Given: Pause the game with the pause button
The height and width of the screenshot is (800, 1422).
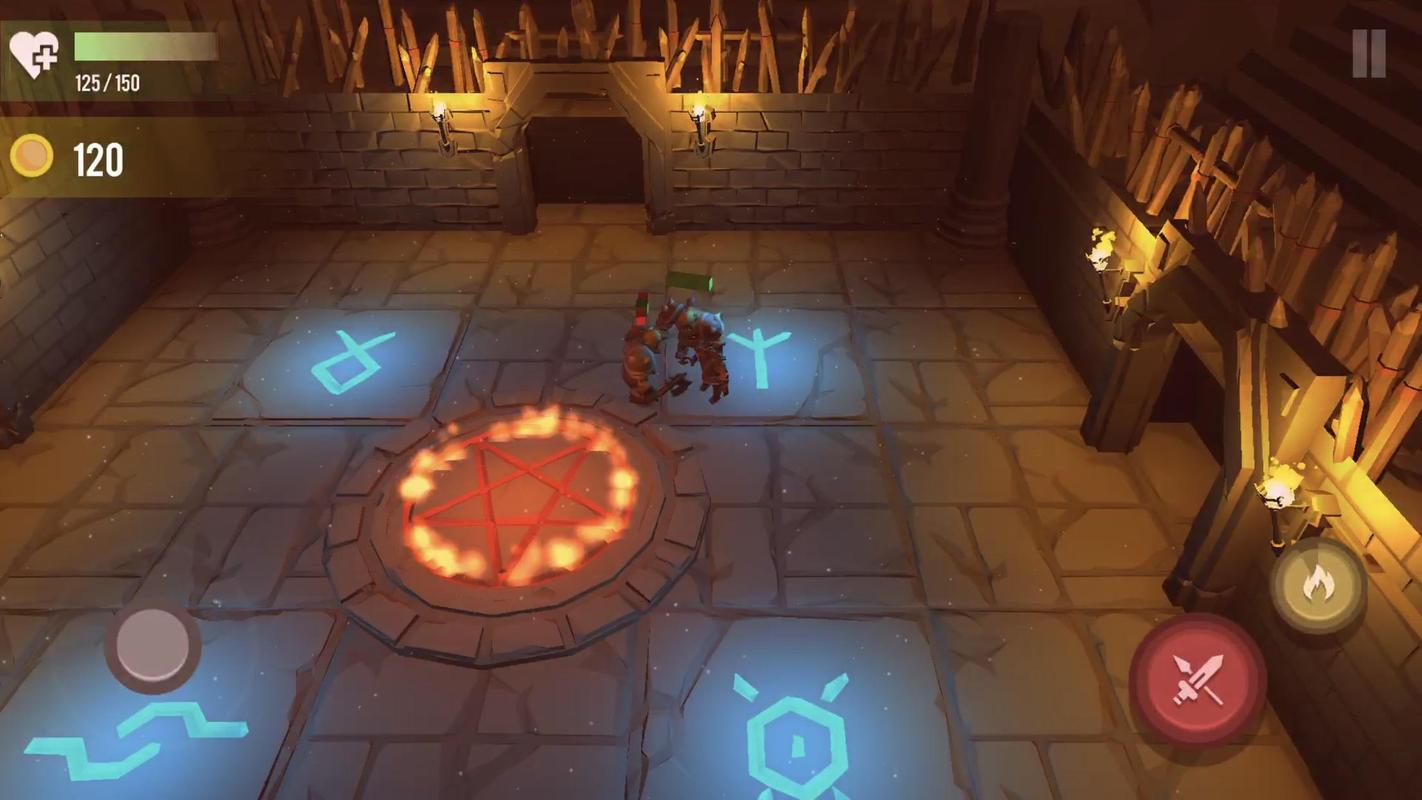Looking at the screenshot, I should pyautogui.click(x=1369, y=53).
